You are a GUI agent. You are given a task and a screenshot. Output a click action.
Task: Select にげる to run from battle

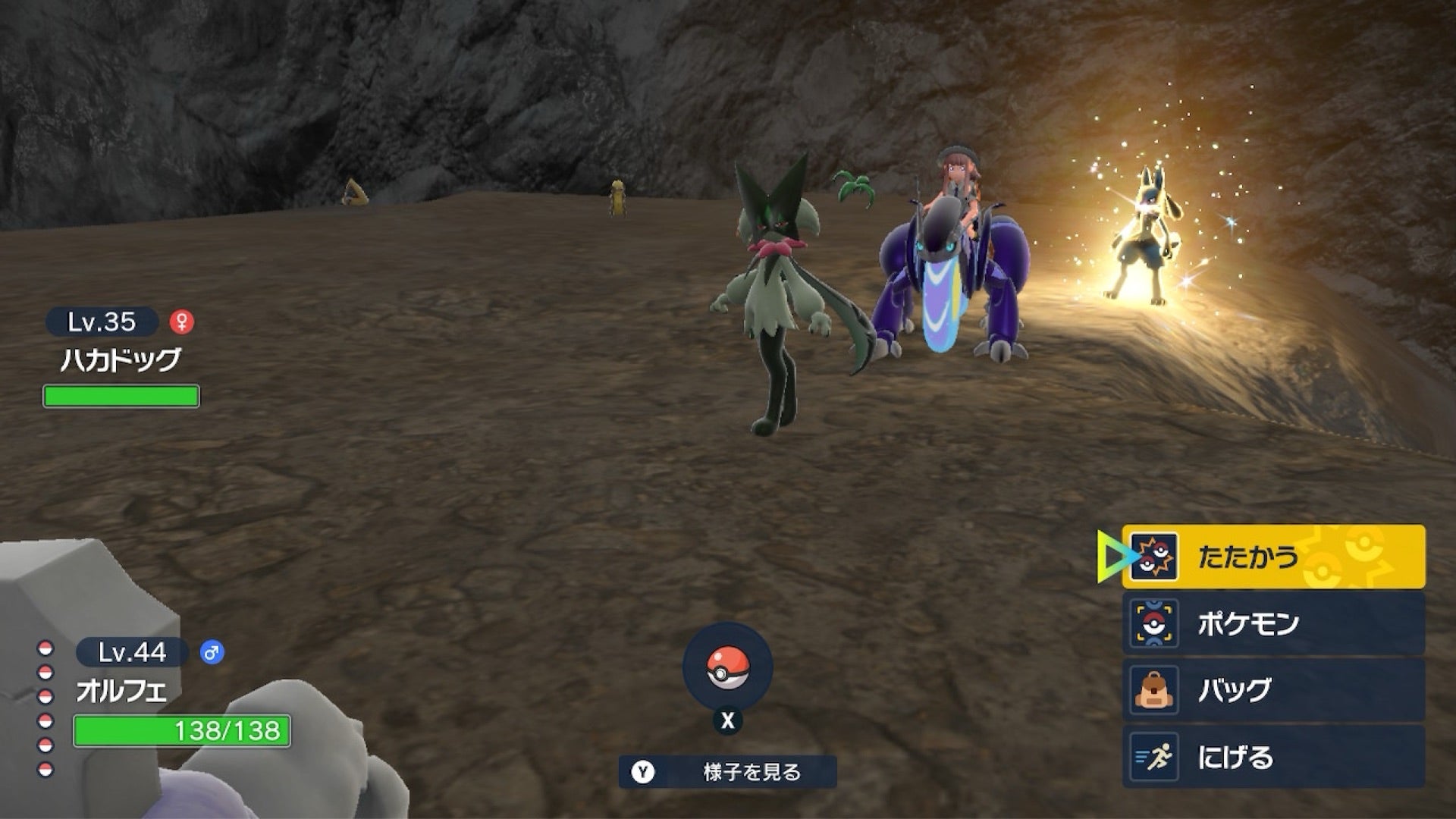click(1273, 756)
